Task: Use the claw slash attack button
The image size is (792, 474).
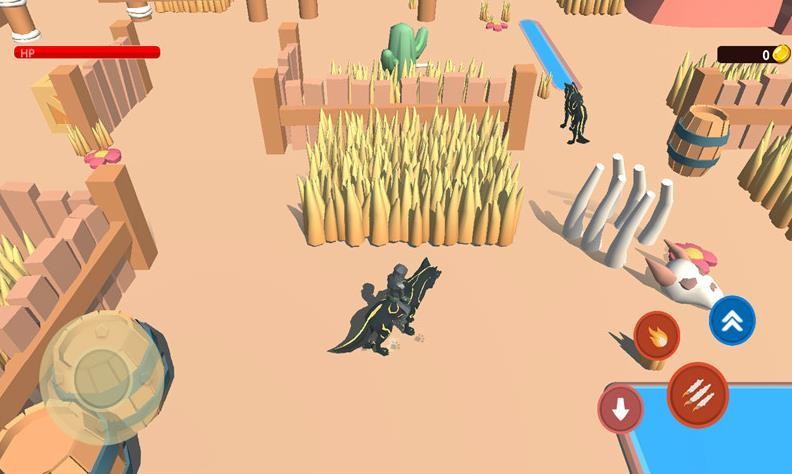Action: (697, 395)
